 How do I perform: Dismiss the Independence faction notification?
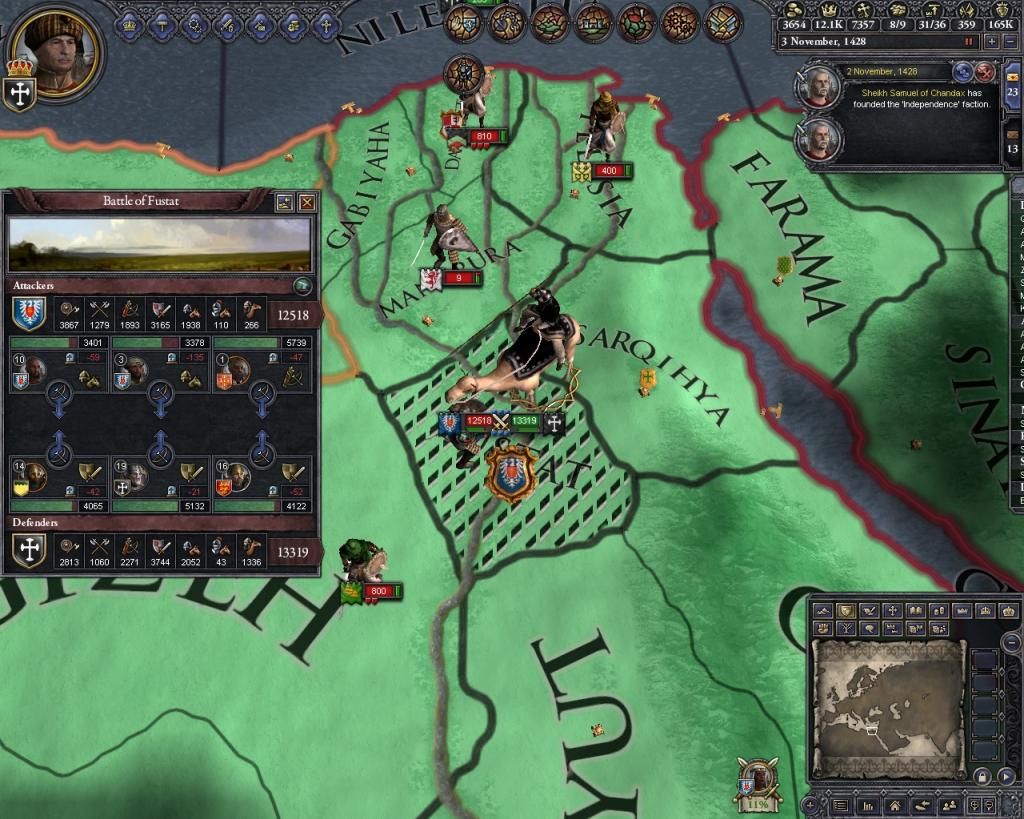click(x=985, y=72)
